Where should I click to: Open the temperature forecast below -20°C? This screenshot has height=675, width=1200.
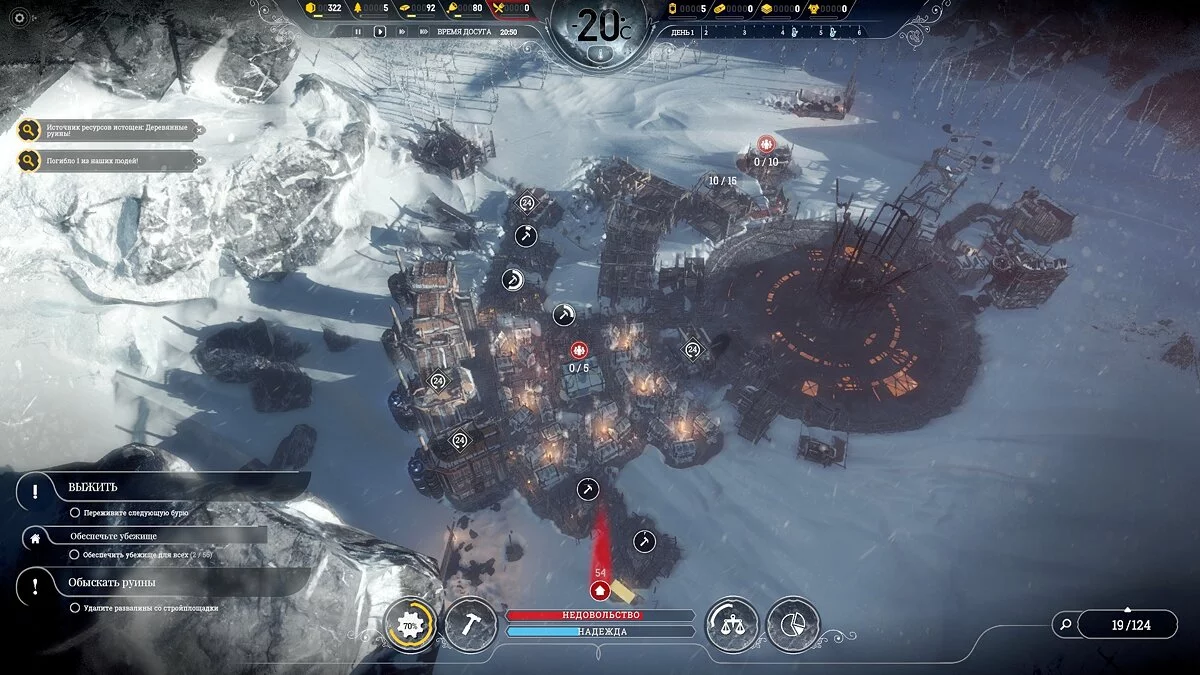[600, 53]
